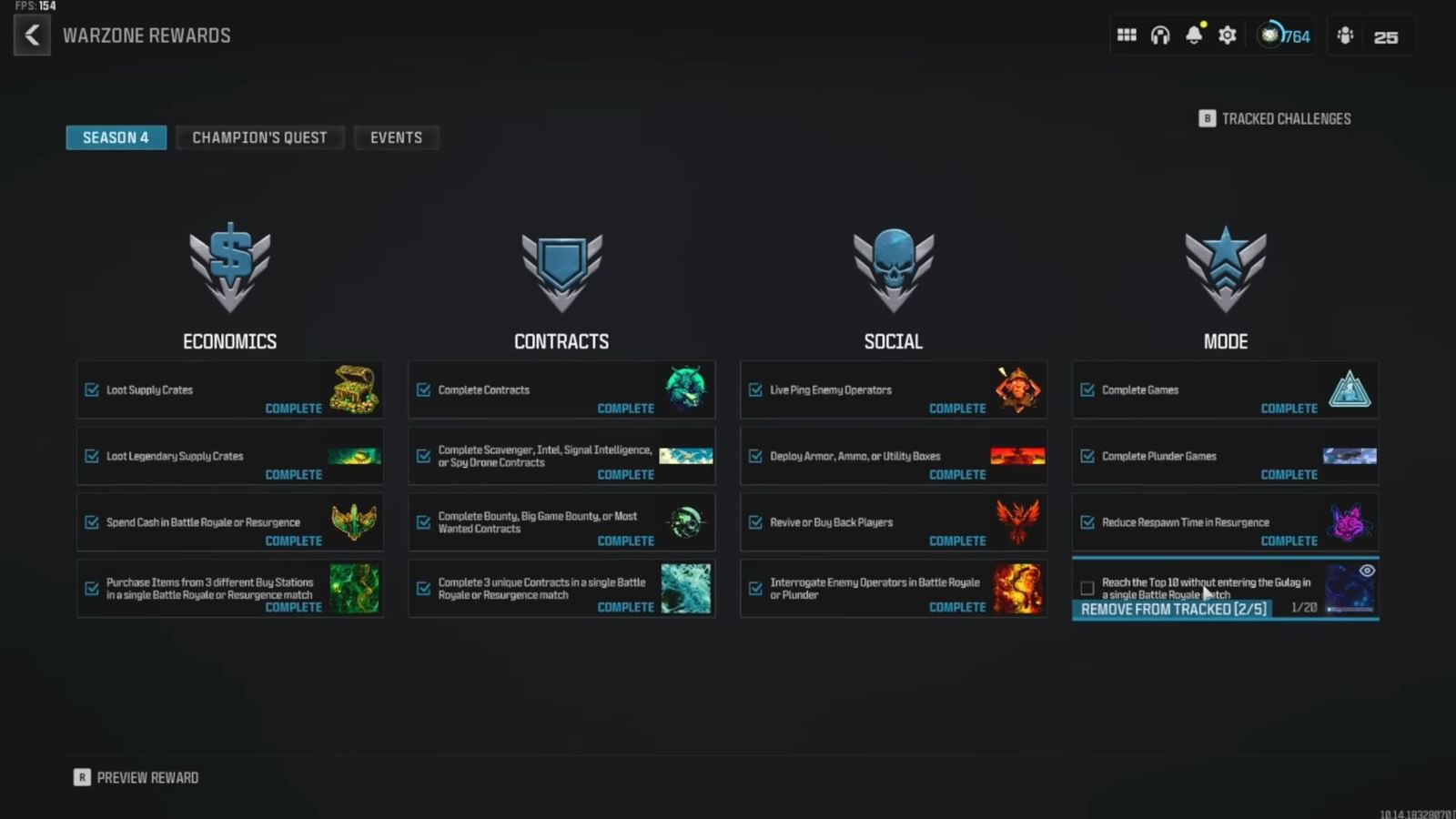Open the headset audio channels icon
The height and width of the screenshot is (819, 1456).
1159,35
